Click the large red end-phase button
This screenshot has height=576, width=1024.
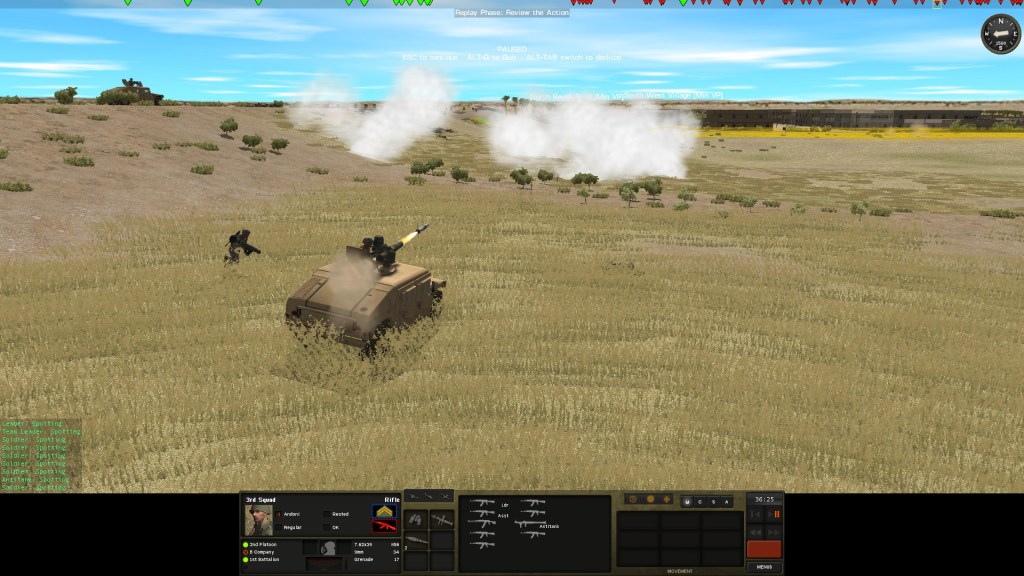pos(764,549)
